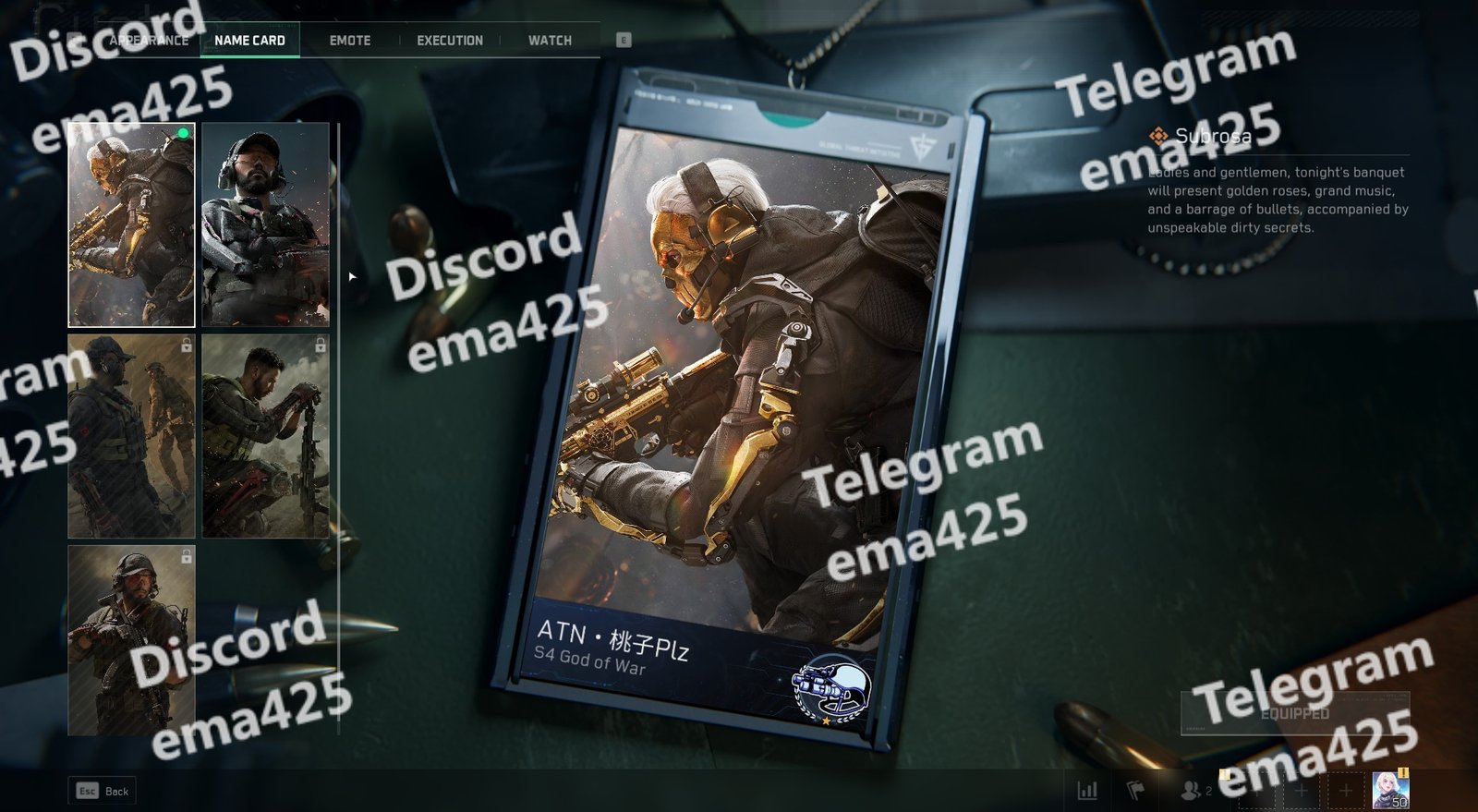Click the Equipped button

coord(1294,713)
